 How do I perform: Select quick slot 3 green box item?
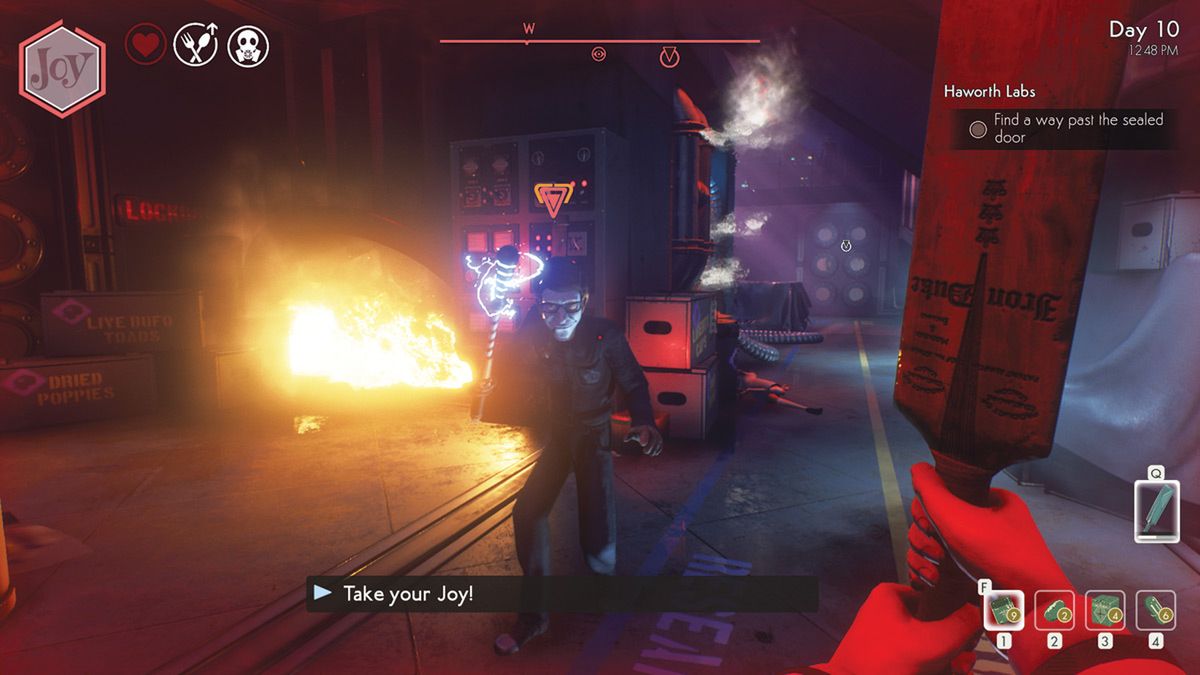1105,609
